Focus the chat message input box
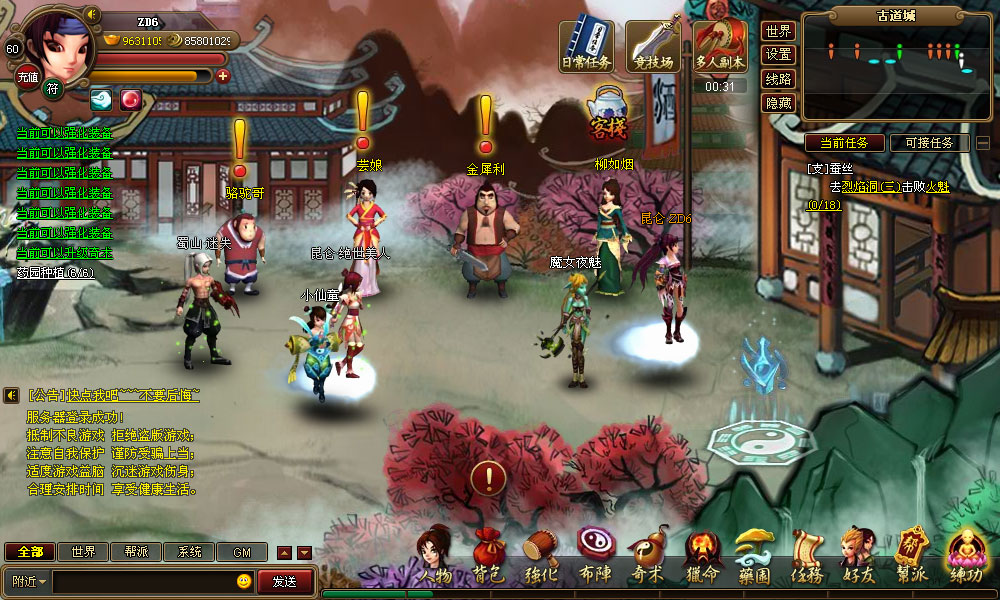This screenshot has height=600, width=1000. tap(145, 581)
